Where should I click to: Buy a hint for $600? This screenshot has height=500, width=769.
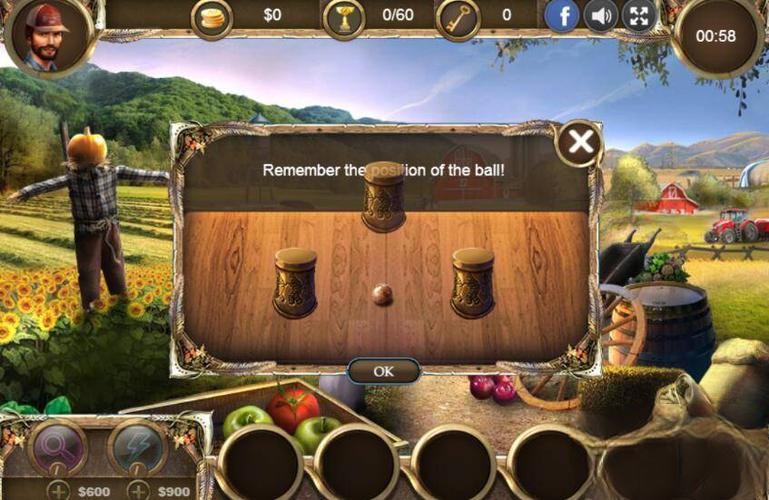(x=60, y=490)
